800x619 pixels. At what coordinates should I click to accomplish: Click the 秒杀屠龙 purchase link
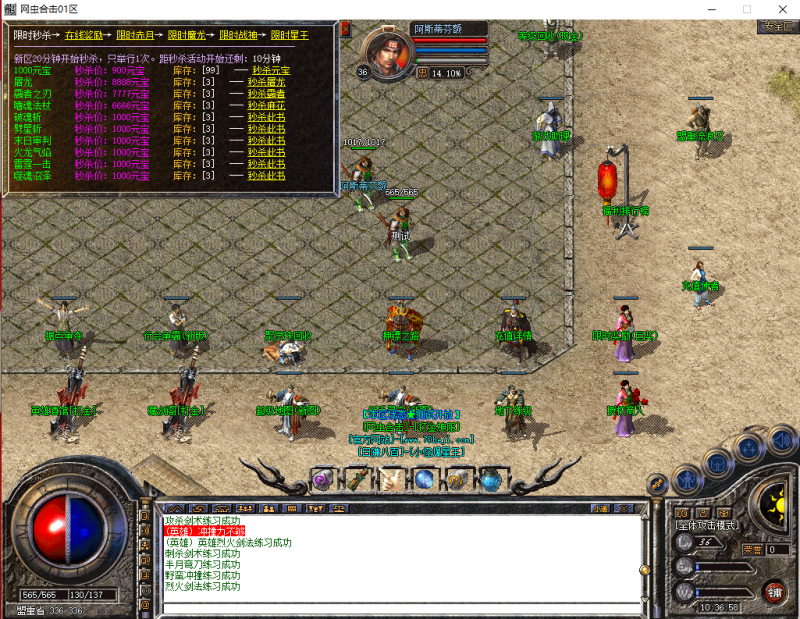268,82
